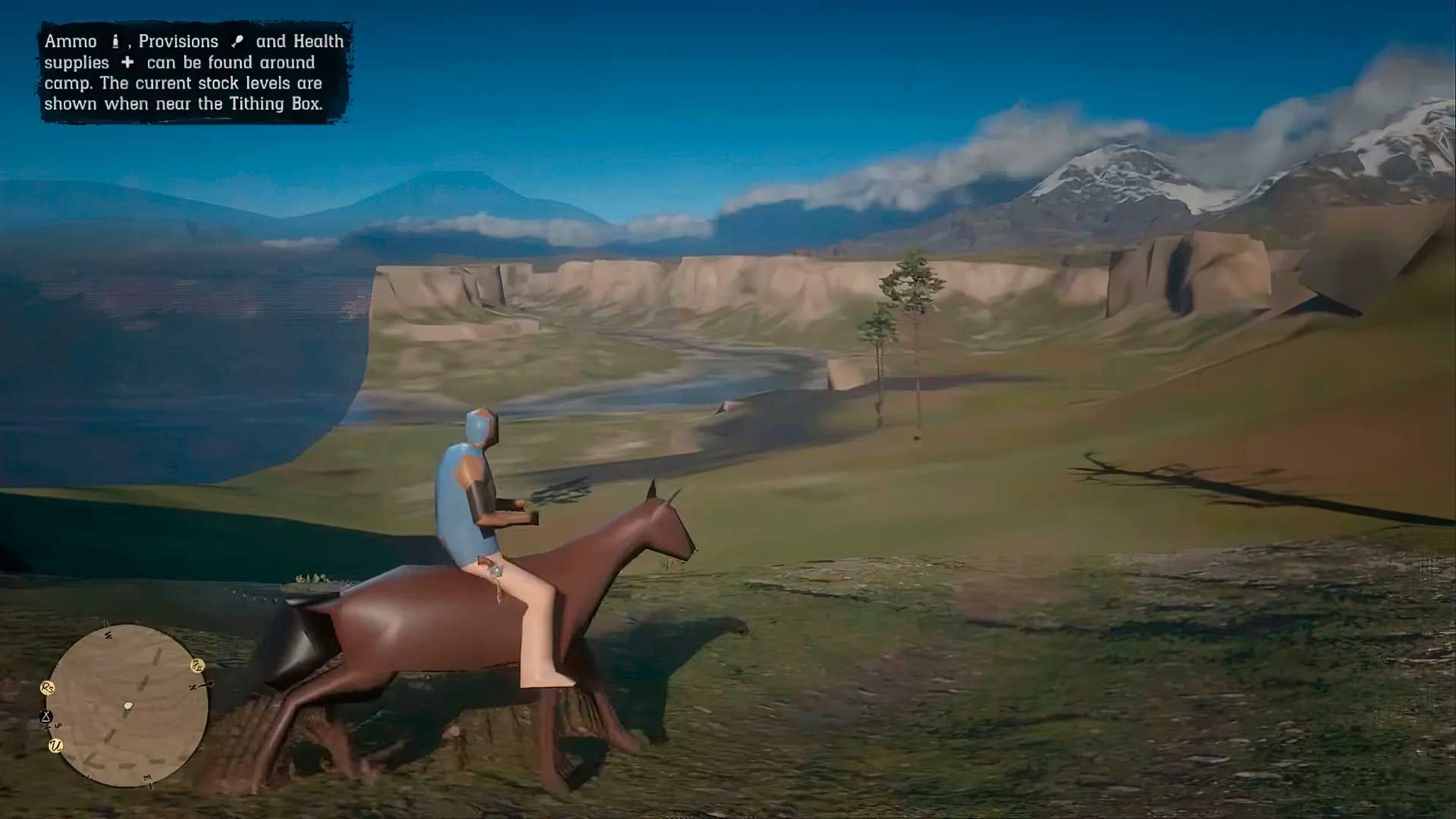This screenshot has width=1456, height=819.
Task: Click the Health supplies cross icon
Action: tap(127, 63)
